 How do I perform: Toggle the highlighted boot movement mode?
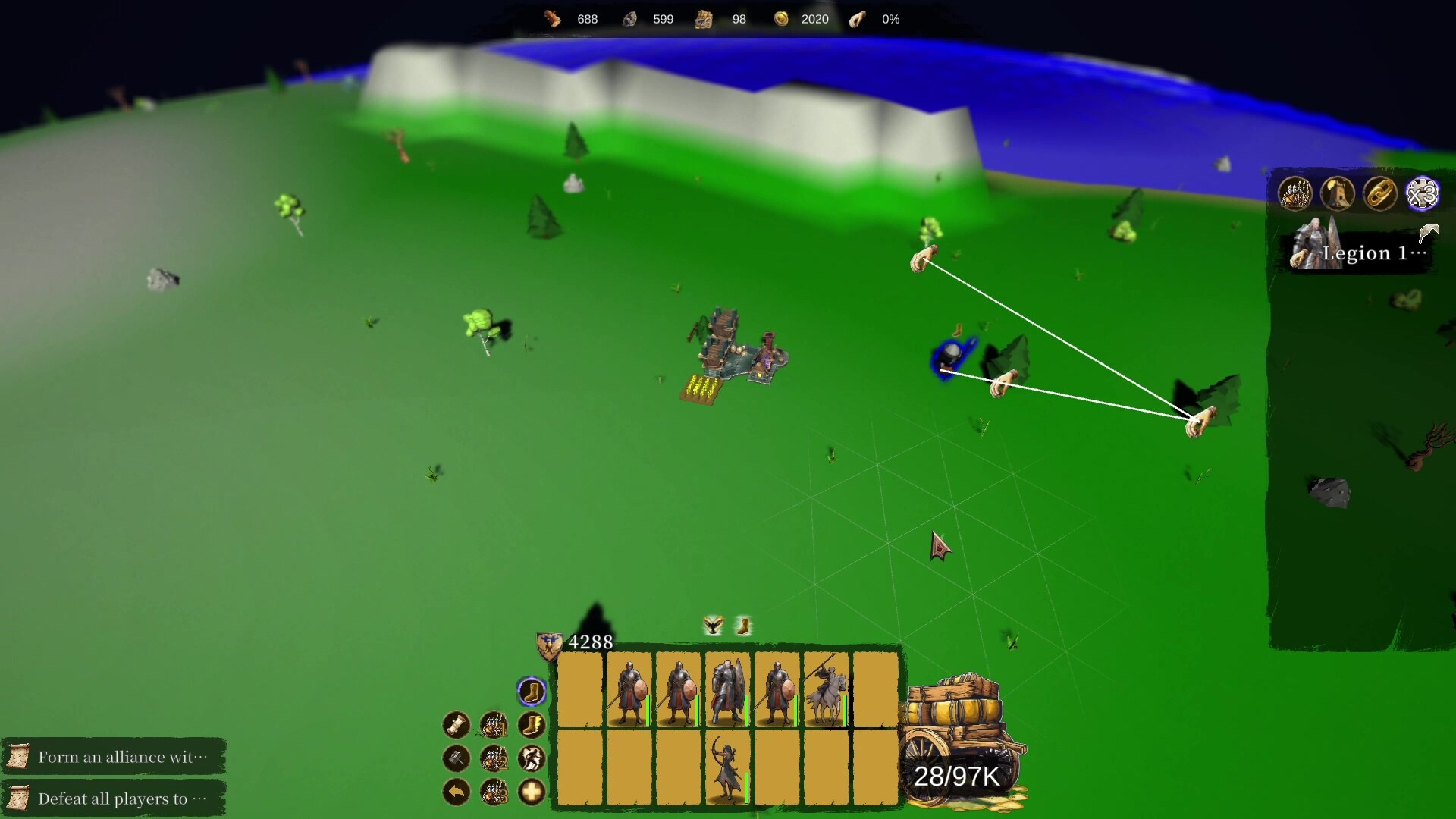pos(530,691)
